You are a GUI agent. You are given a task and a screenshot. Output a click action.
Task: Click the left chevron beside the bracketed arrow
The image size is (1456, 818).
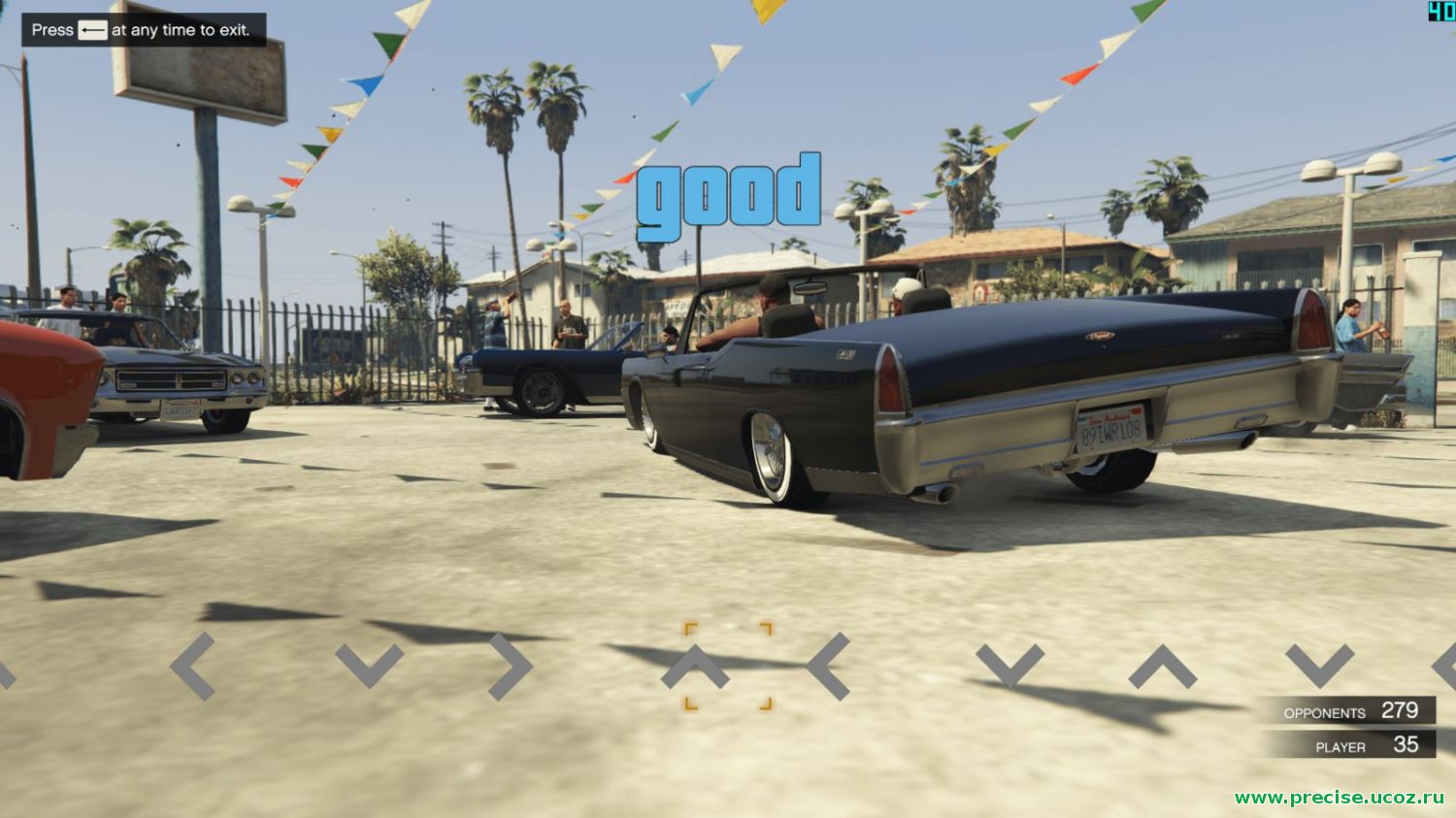(827, 663)
